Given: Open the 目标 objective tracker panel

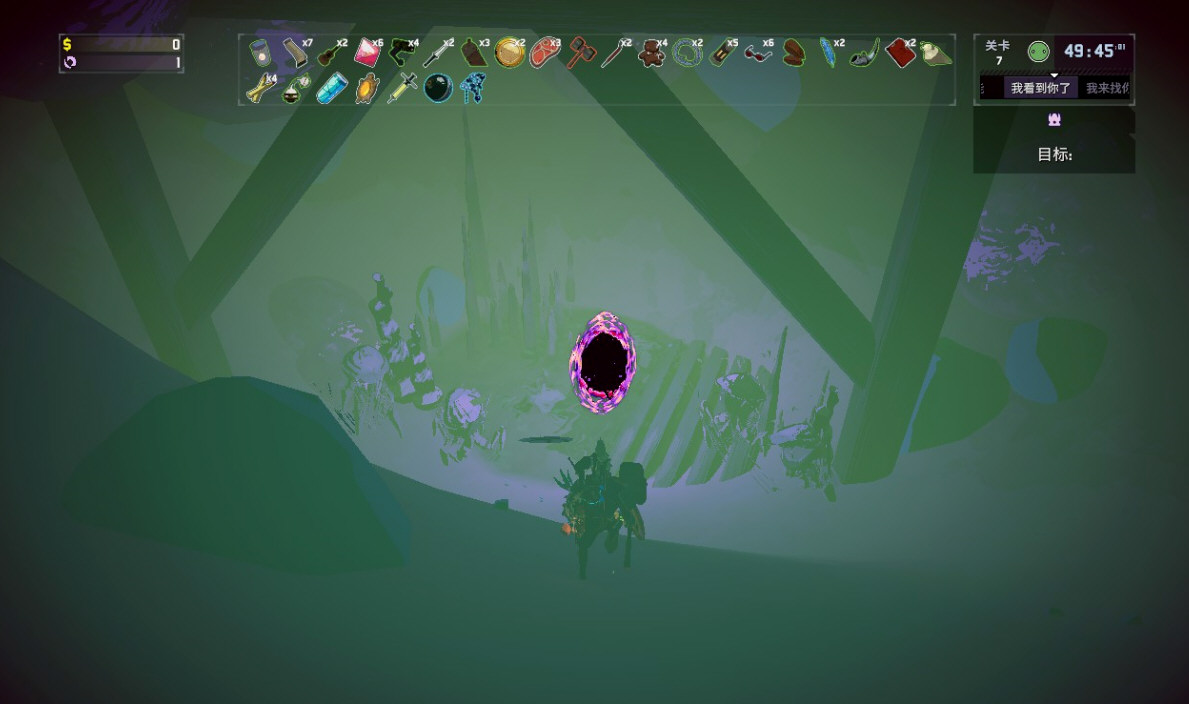Looking at the screenshot, I should coord(1054,154).
